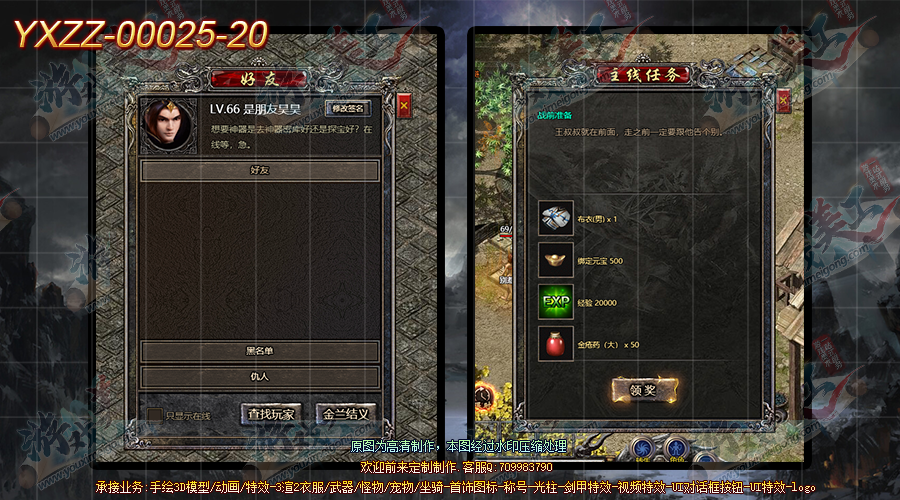
Task: Click the 金兰结义 sworn brotherhood button
Action: [345, 414]
